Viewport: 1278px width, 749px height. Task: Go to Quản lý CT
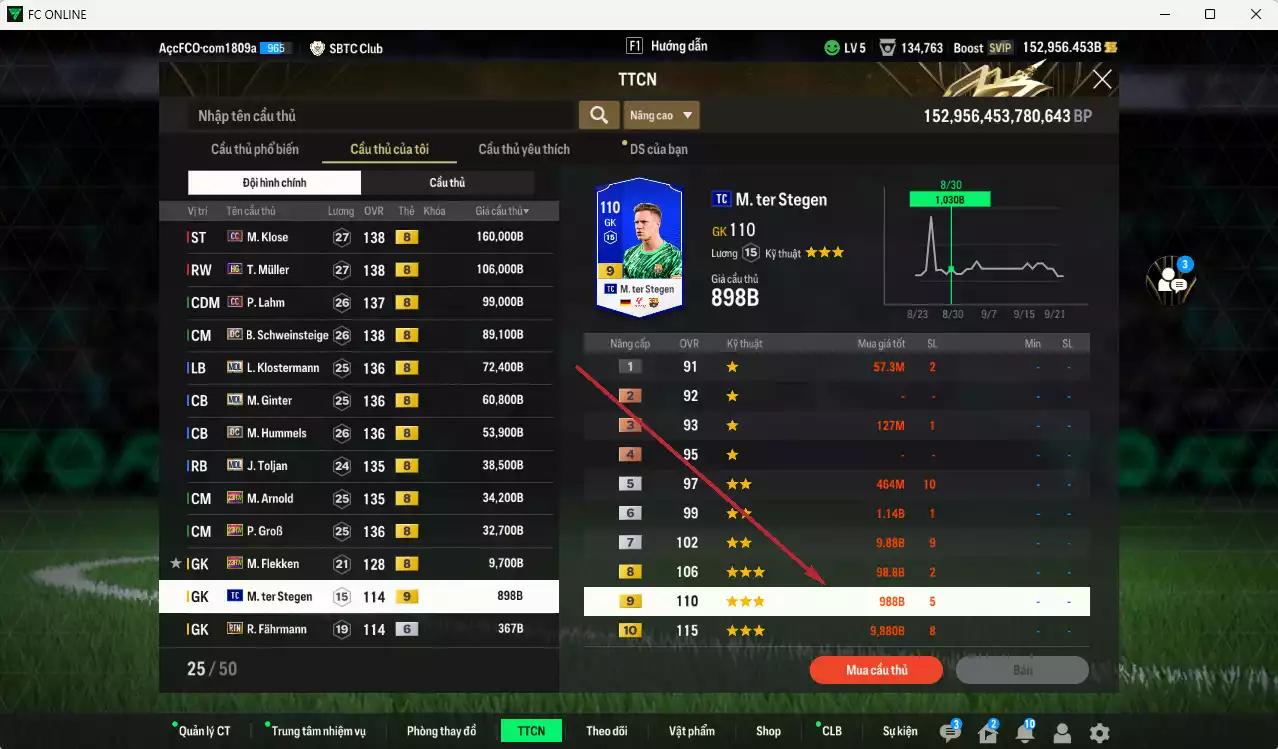[204, 731]
